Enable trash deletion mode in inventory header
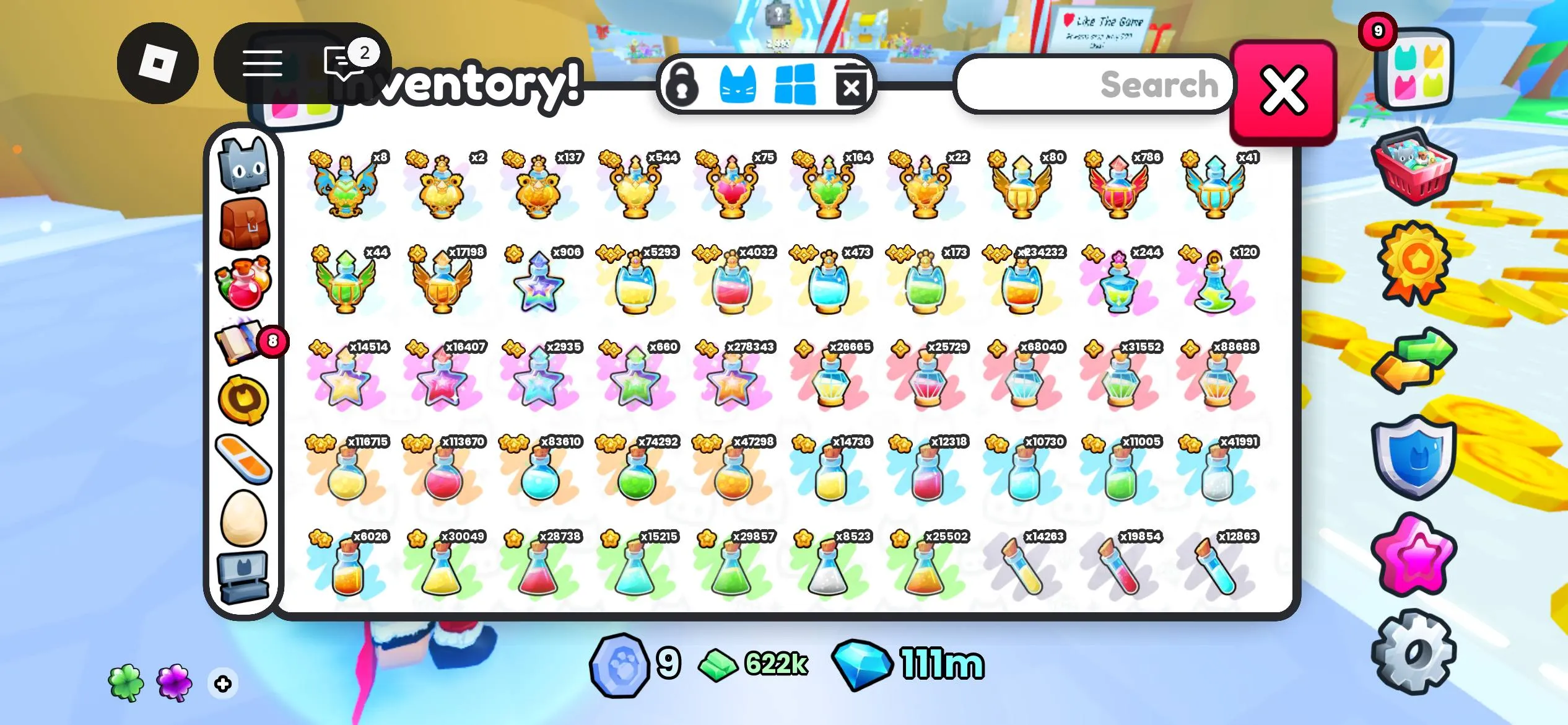This screenshot has height=725, width=1568. [853, 86]
